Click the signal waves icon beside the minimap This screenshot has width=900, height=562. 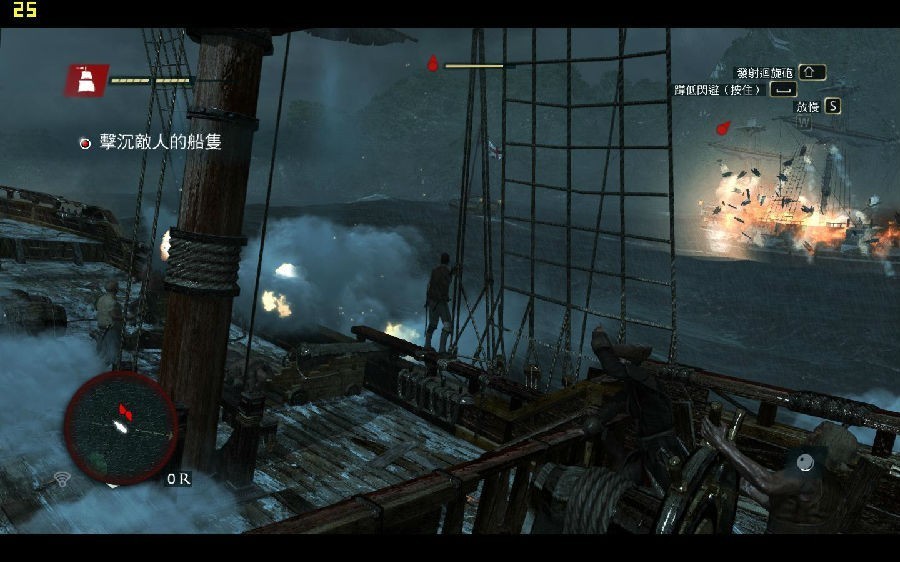click(62, 478)
